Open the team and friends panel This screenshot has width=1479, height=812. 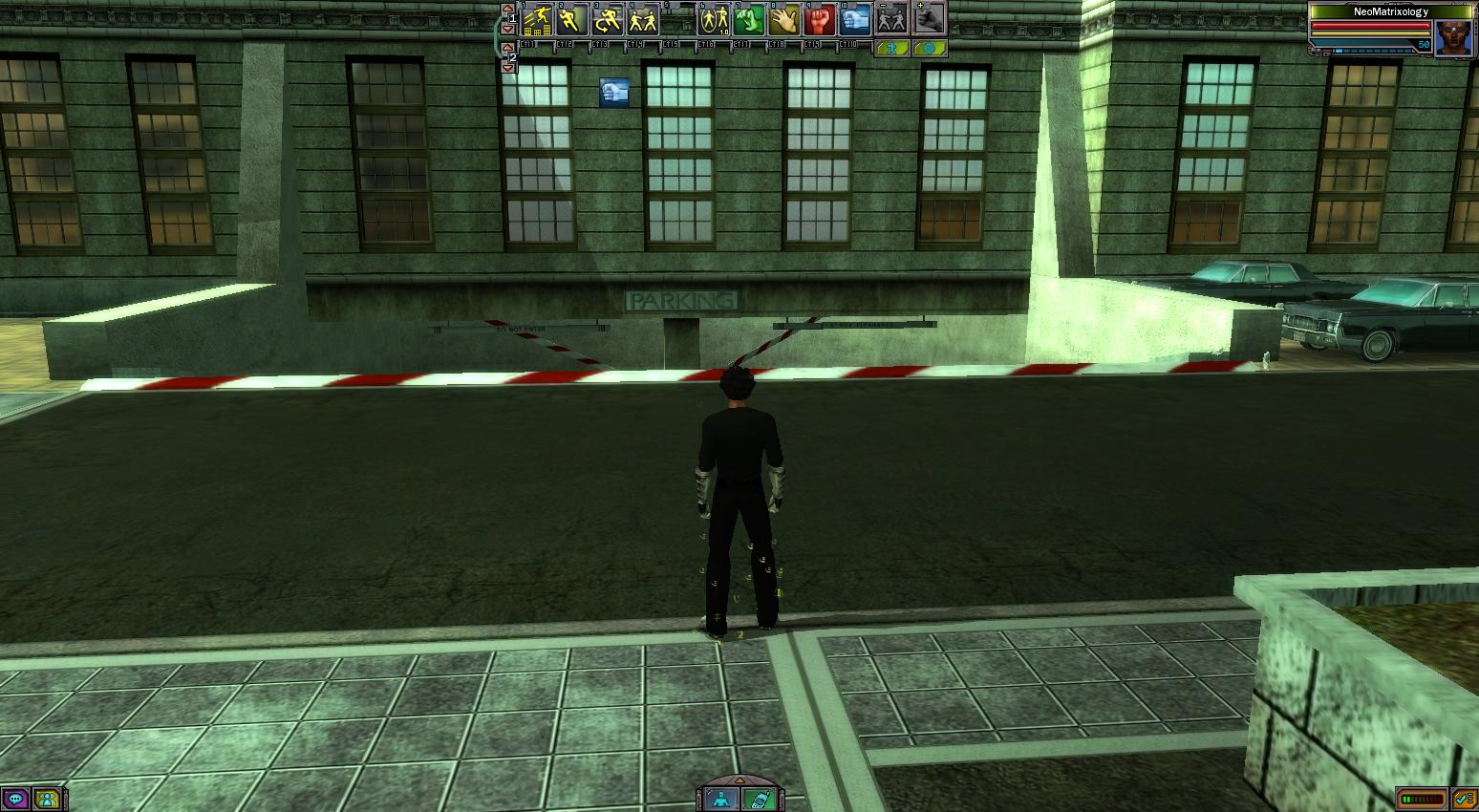coord(46,799)
